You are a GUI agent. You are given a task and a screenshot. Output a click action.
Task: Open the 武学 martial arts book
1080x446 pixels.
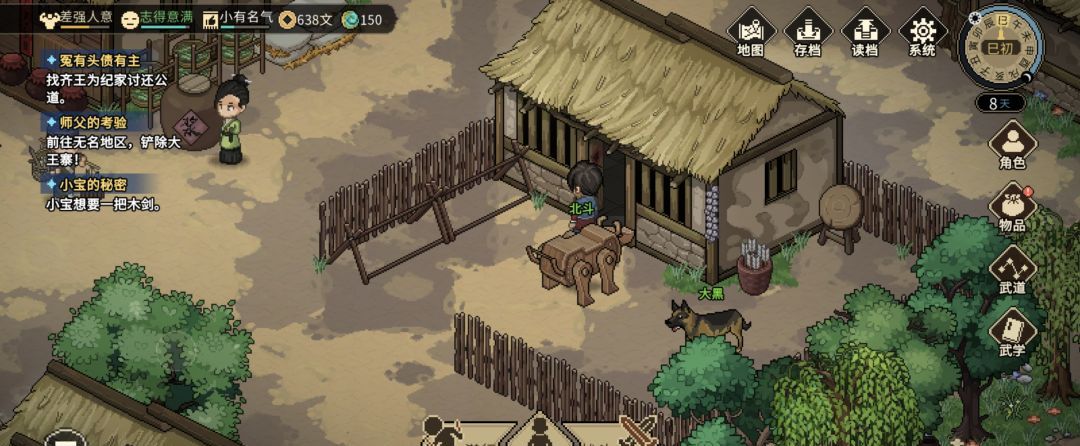tap(1012, 333)
